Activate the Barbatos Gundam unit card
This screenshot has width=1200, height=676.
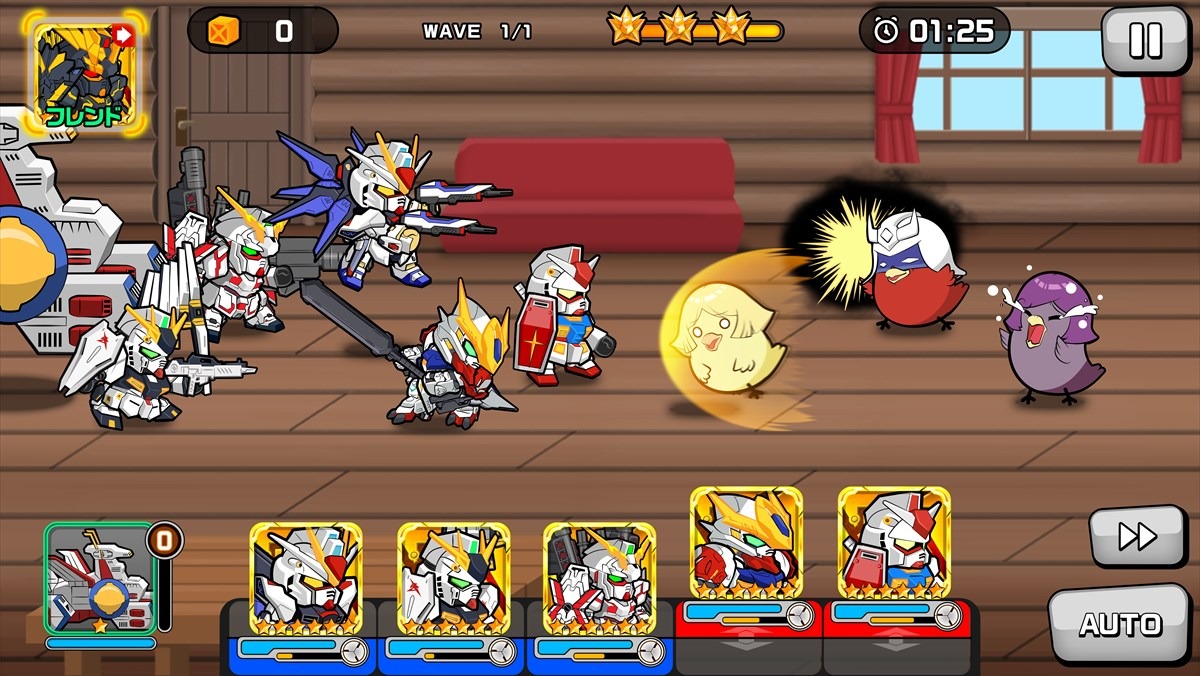[x=746, y=544]
